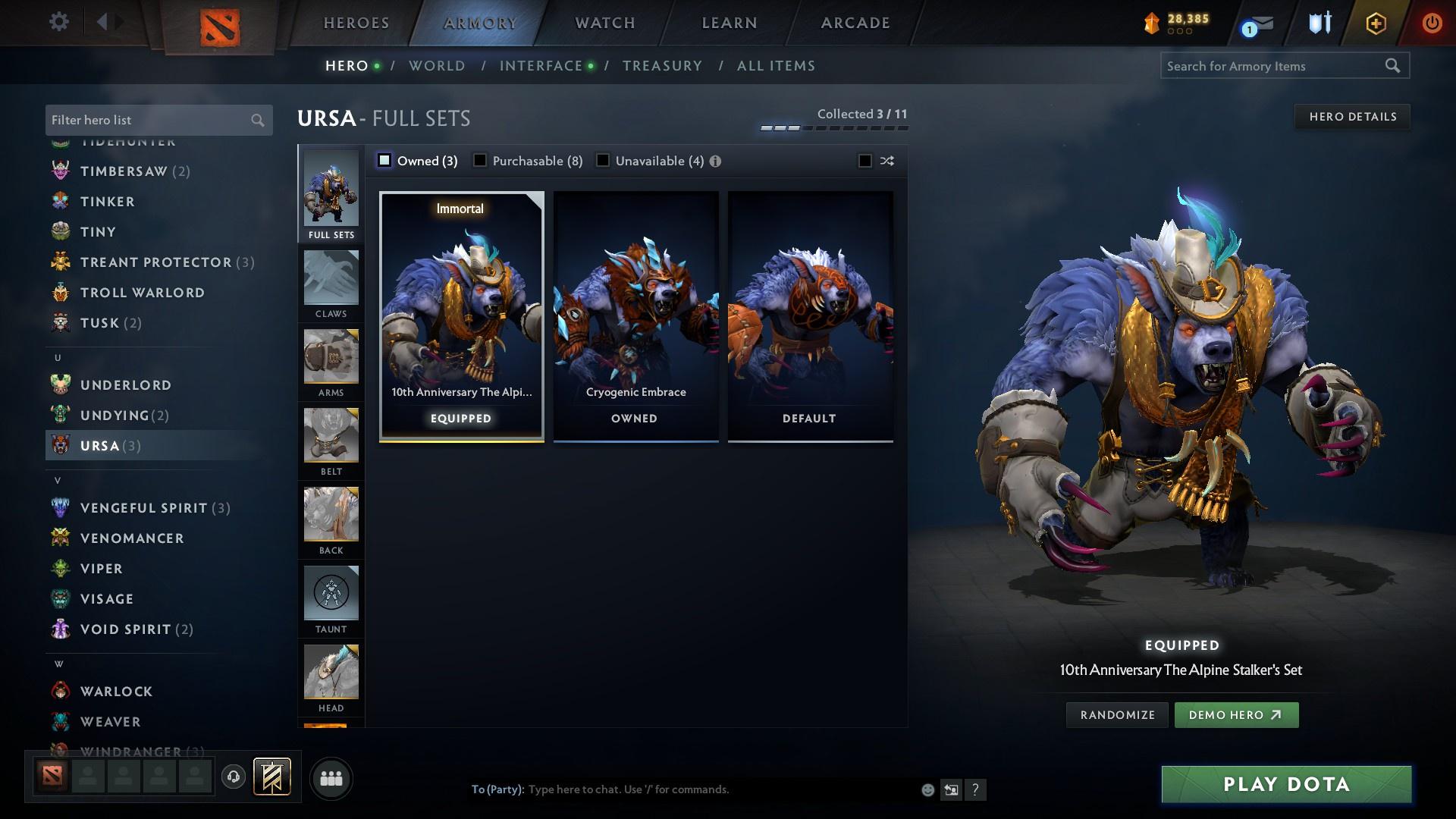Click the Collected 3/11 progress dots

point(834,127)
